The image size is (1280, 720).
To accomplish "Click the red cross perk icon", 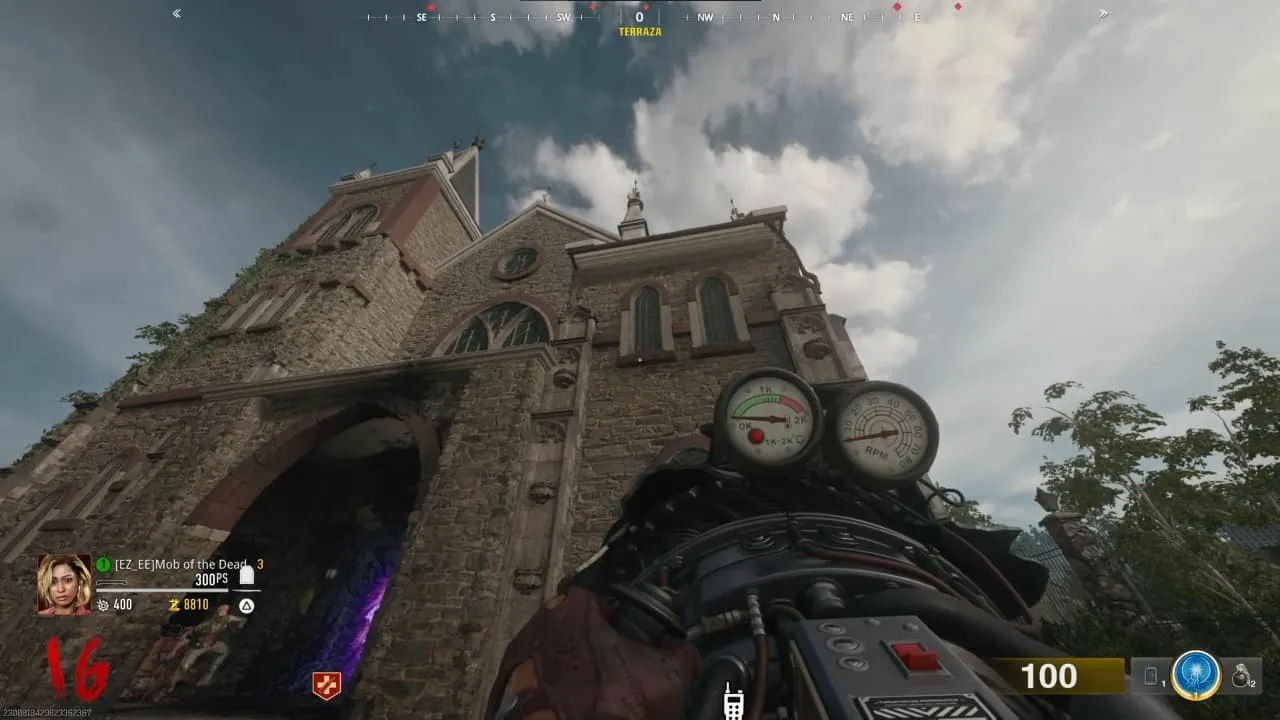I will pos(326,685).
